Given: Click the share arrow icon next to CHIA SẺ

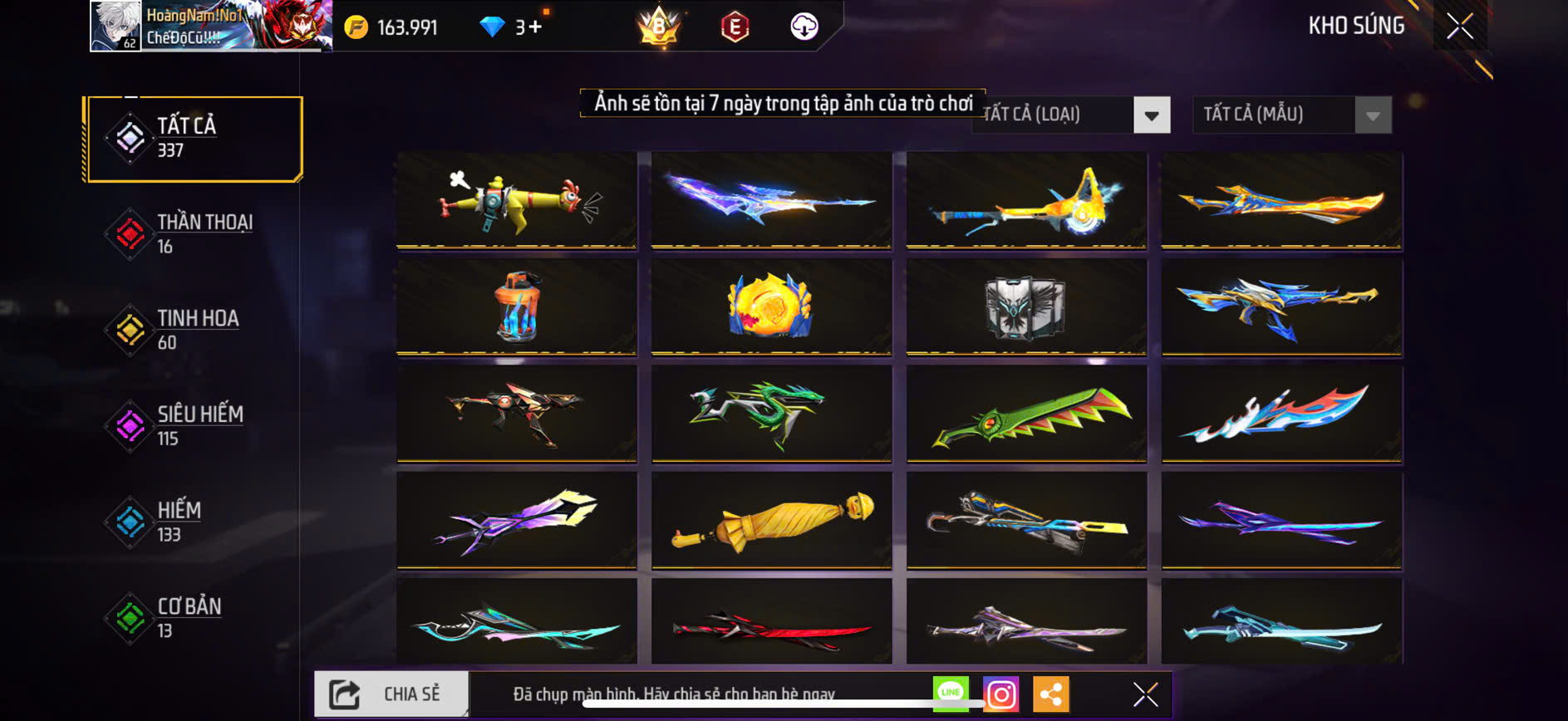Looking at the screenshot, I should tap(346, 691).
